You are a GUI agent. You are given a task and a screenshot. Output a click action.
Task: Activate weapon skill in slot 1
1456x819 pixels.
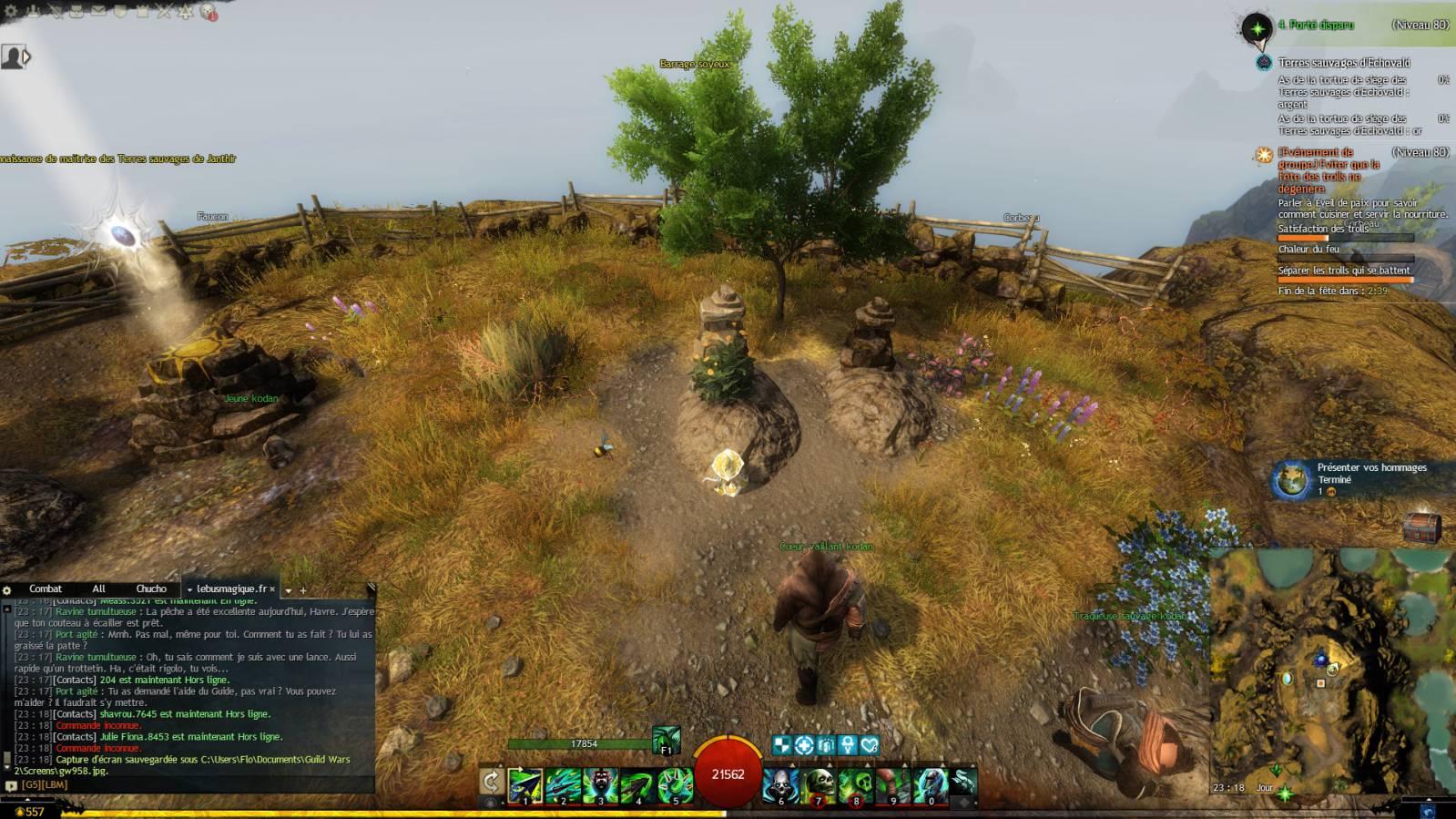[525, 785]
